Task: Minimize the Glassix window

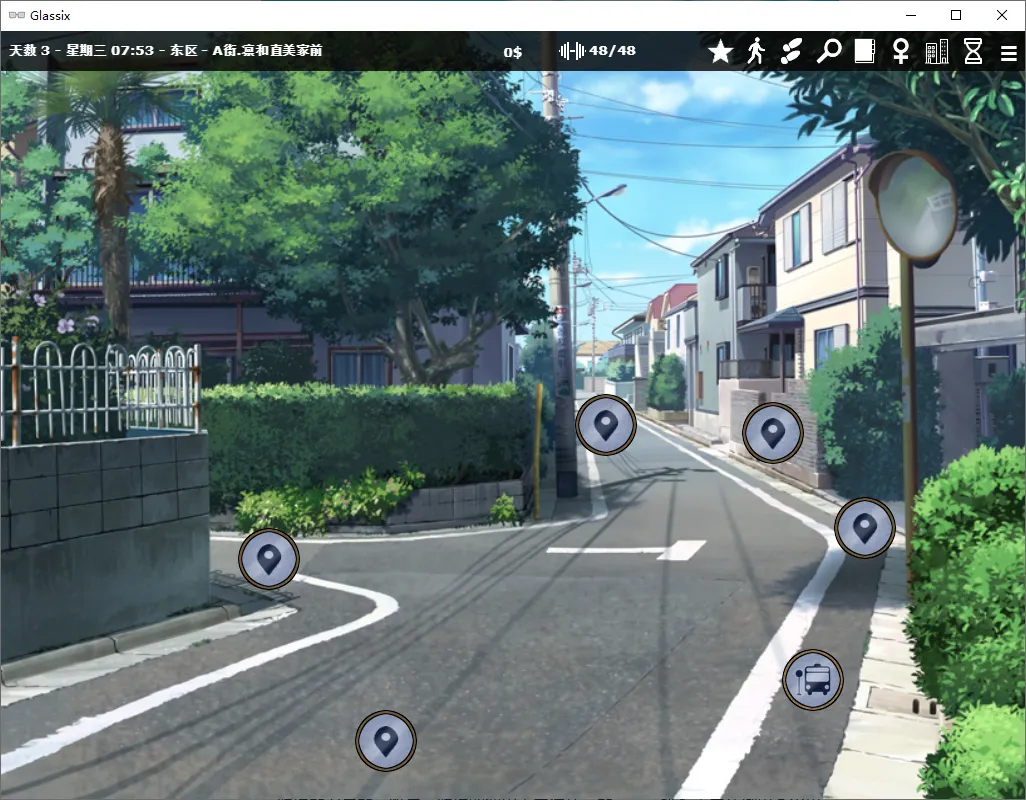Action: 910,15
